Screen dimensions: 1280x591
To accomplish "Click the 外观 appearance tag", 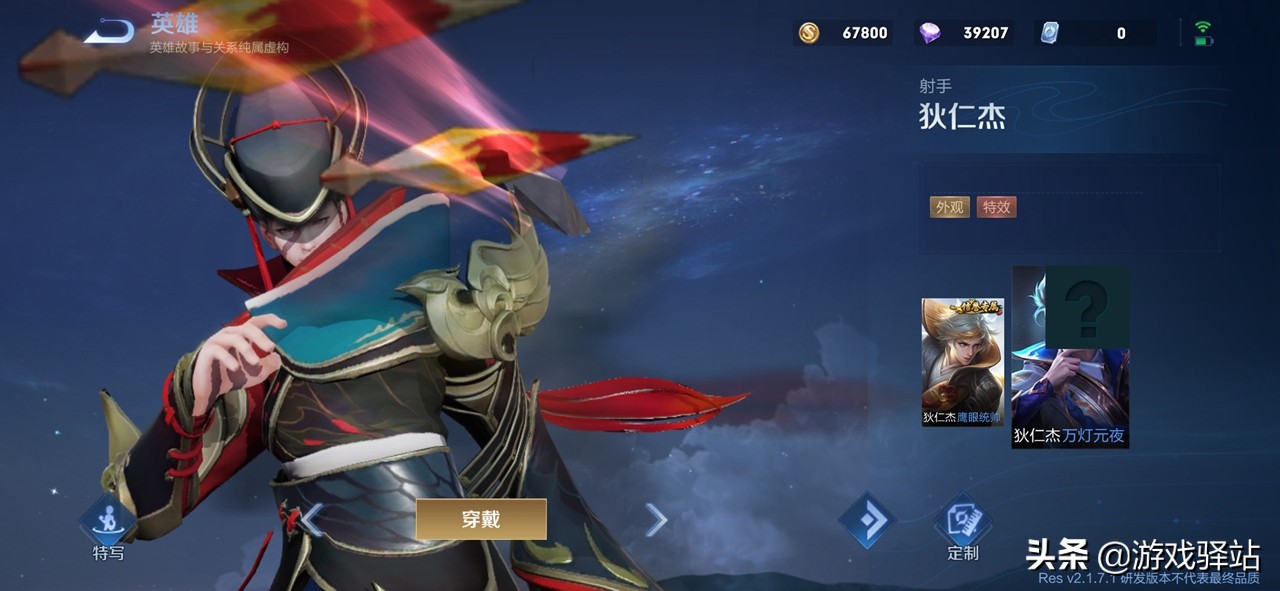I will point(948,207).
